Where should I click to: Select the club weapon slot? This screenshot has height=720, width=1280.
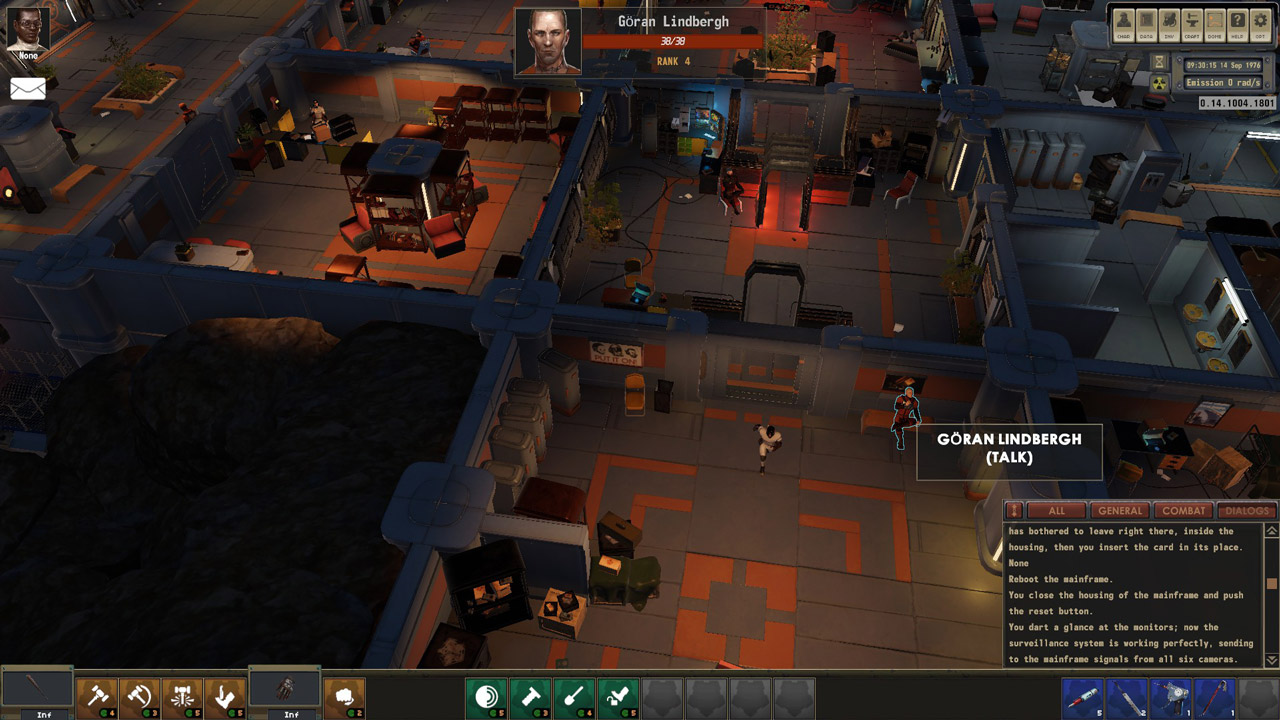coord(37,692)
